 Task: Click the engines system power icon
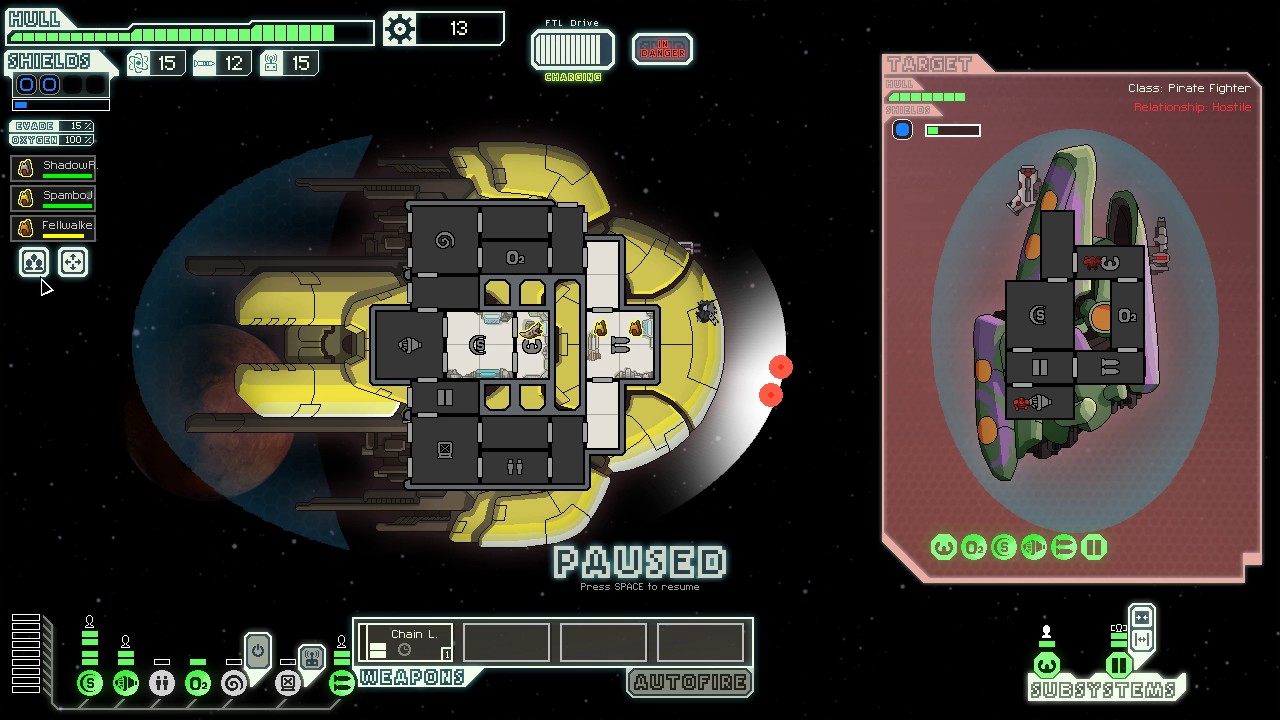(x=126, y=683)
